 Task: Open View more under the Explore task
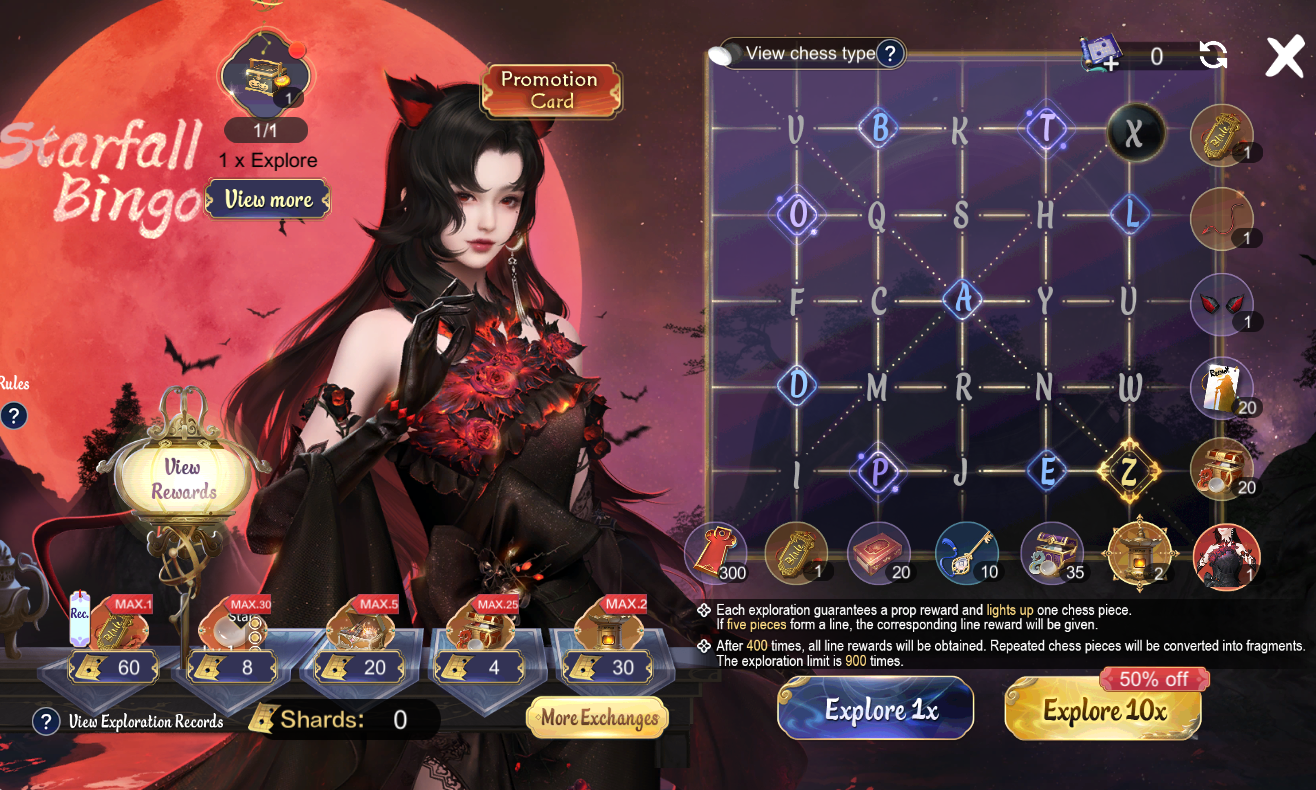coord(267,199)
